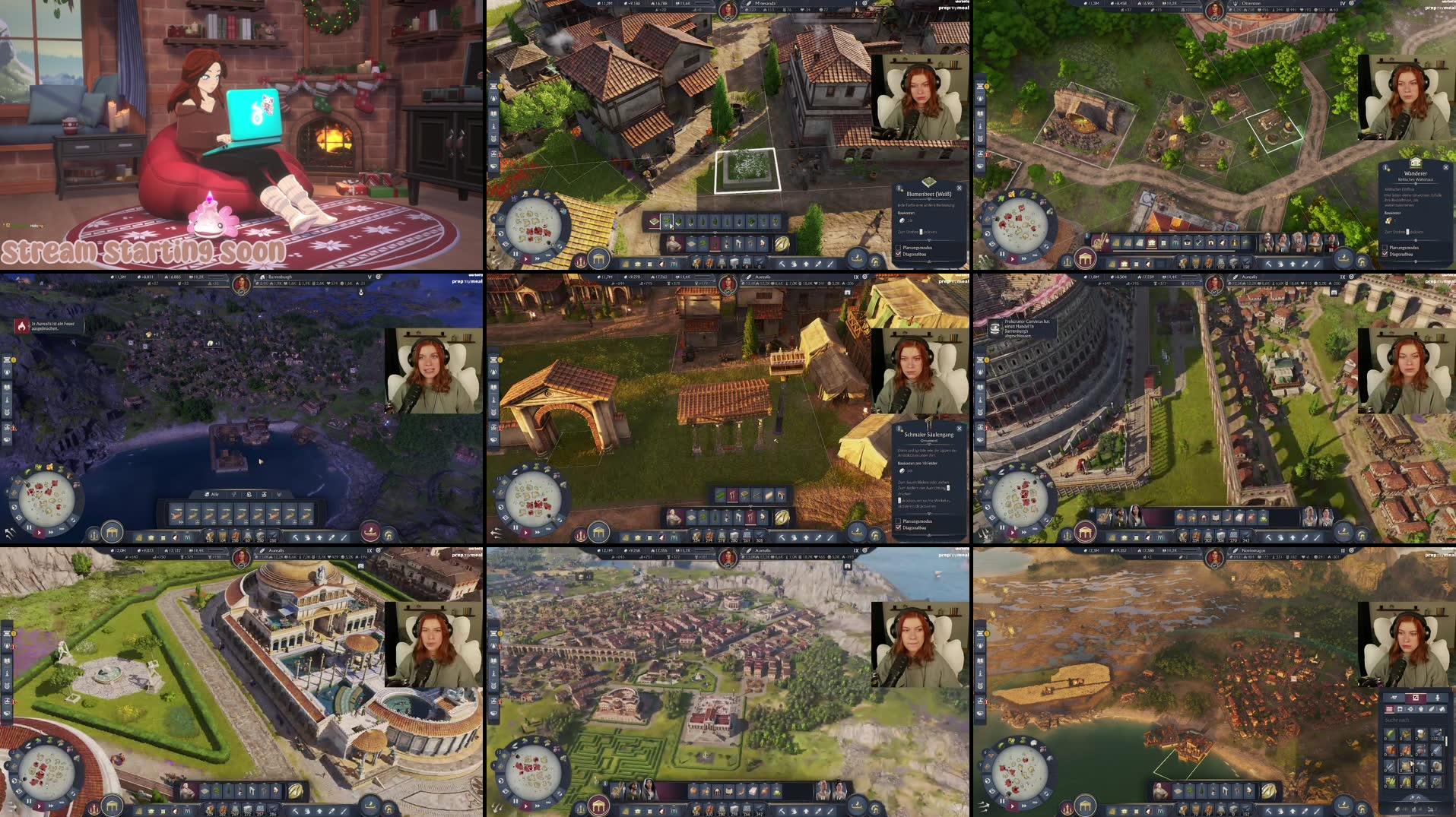Enable Planungsmodus in the Blumenbeet panel
The height and width of the screenshot is (817, 1456).
(898, 247)
